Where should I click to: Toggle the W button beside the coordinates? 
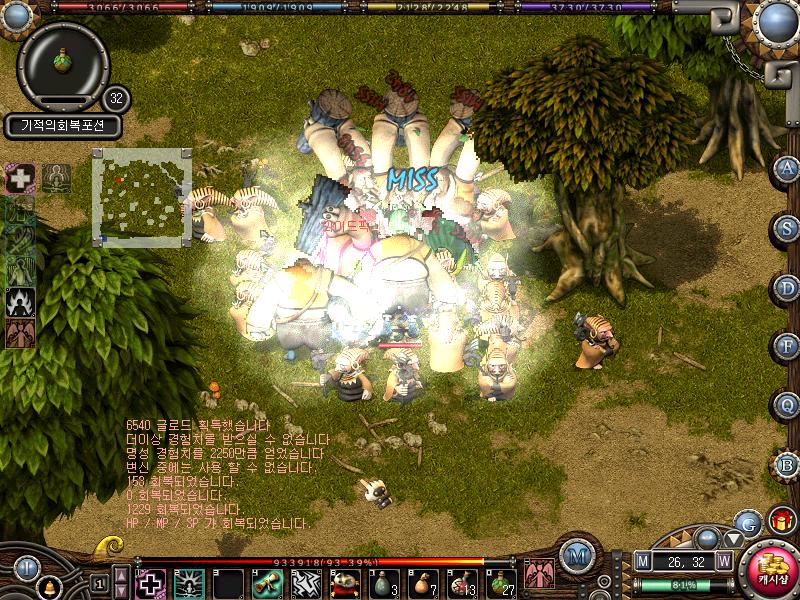coord(724,562)
